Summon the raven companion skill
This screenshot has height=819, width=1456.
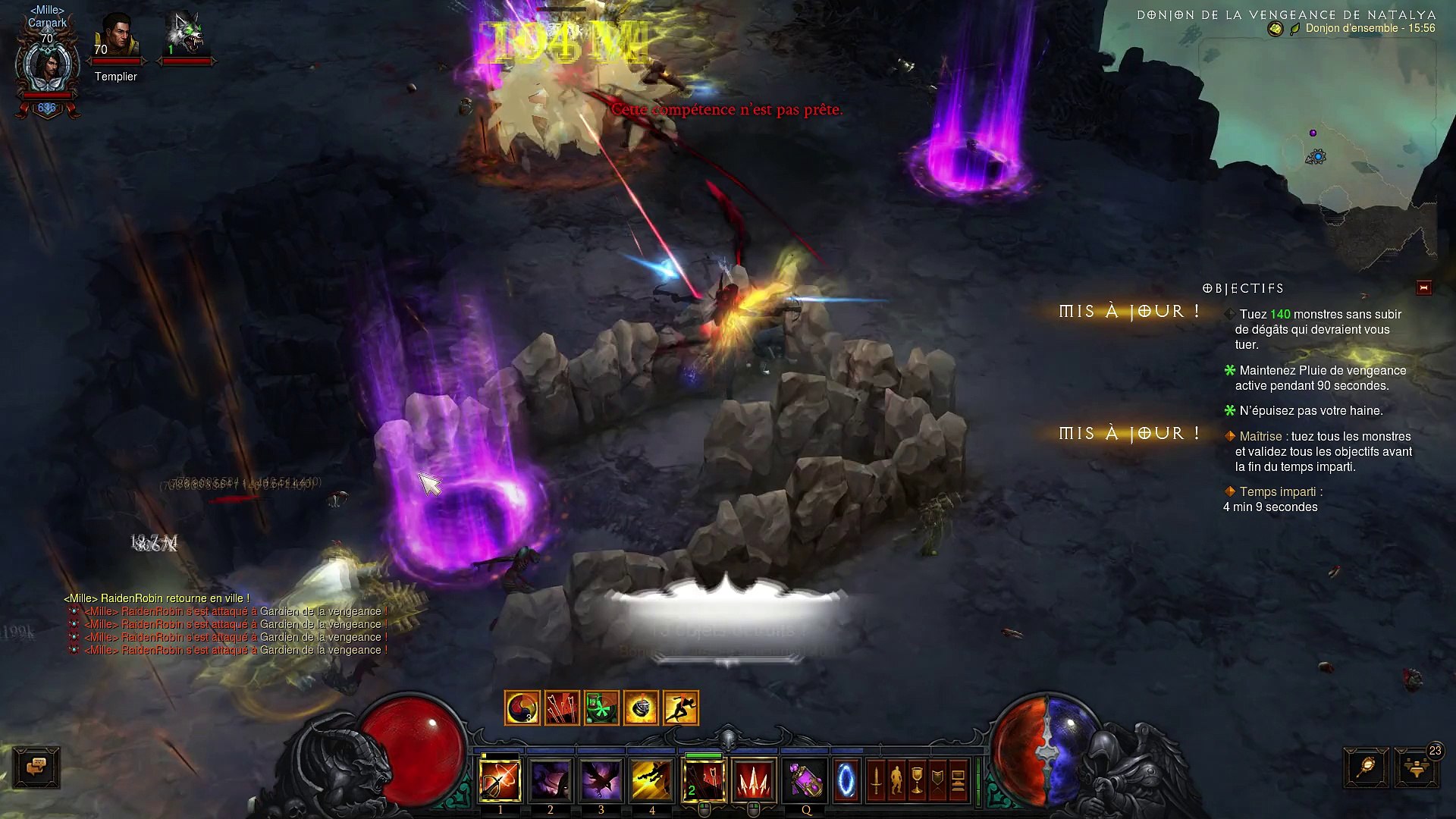601,780
